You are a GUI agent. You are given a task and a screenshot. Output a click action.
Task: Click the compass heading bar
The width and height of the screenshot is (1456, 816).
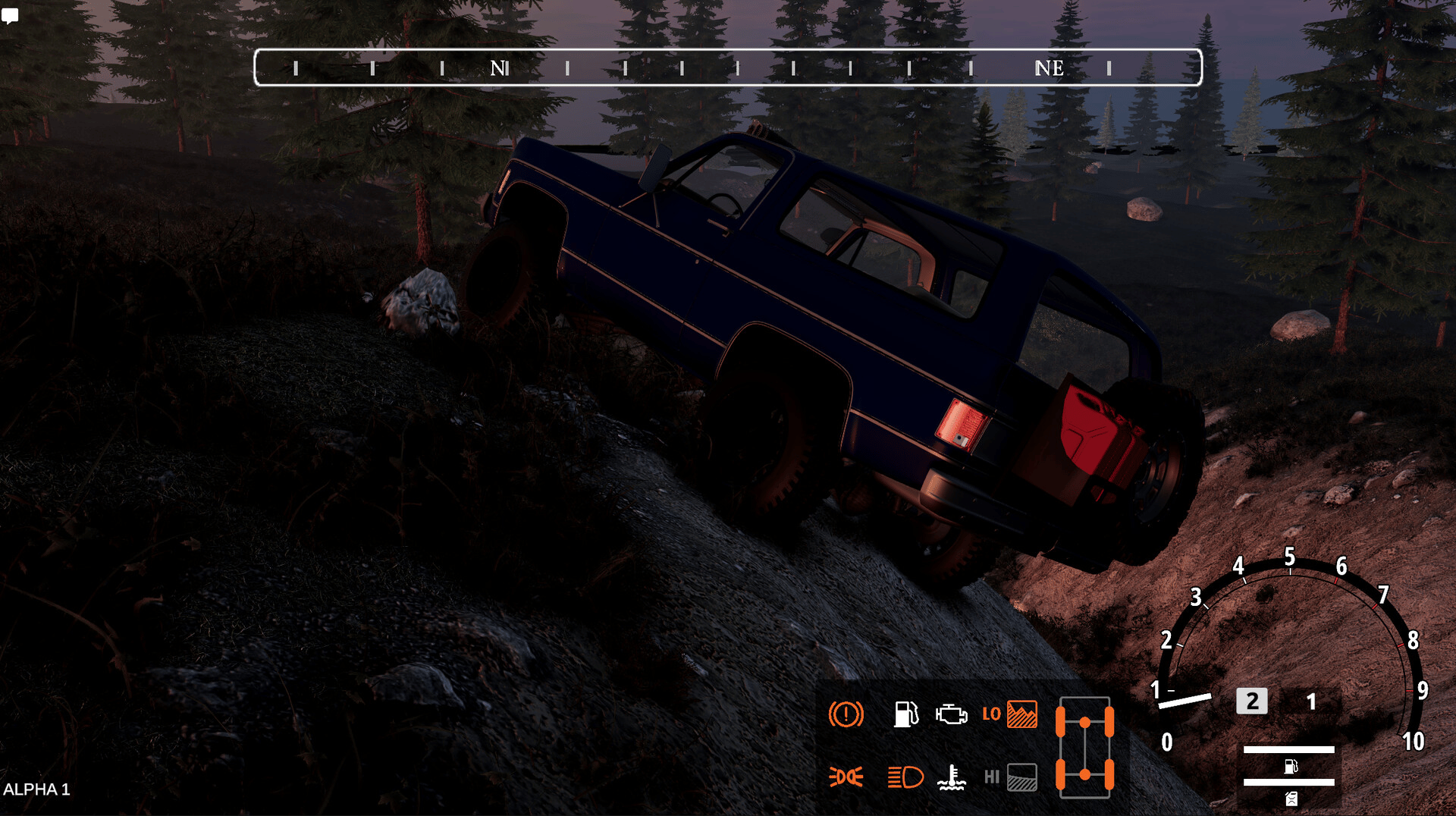click(x=728, y=67)
